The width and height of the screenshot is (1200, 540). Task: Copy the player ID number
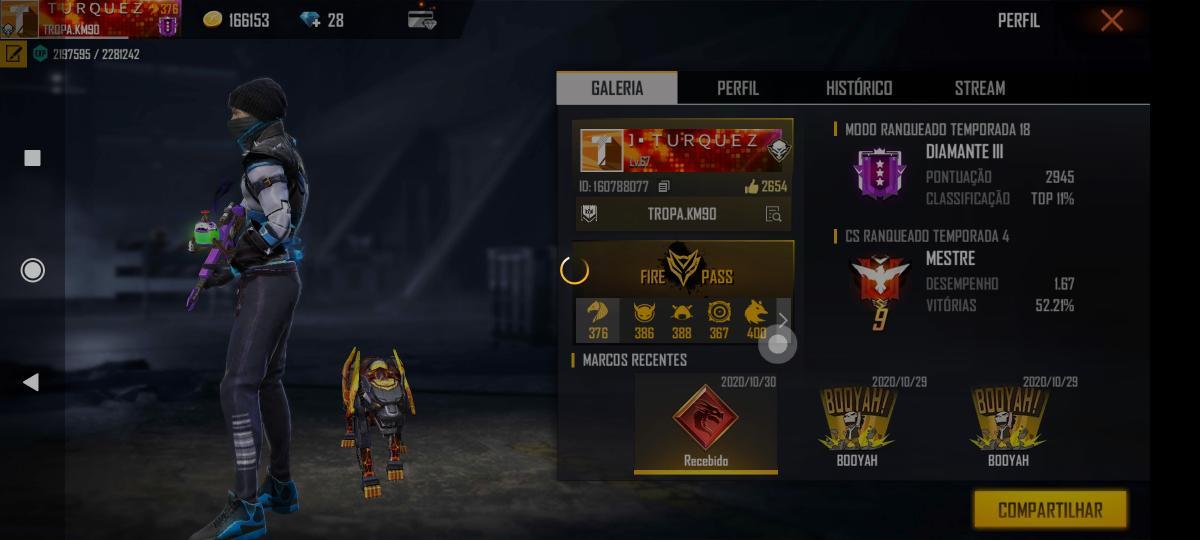point(664,187)
